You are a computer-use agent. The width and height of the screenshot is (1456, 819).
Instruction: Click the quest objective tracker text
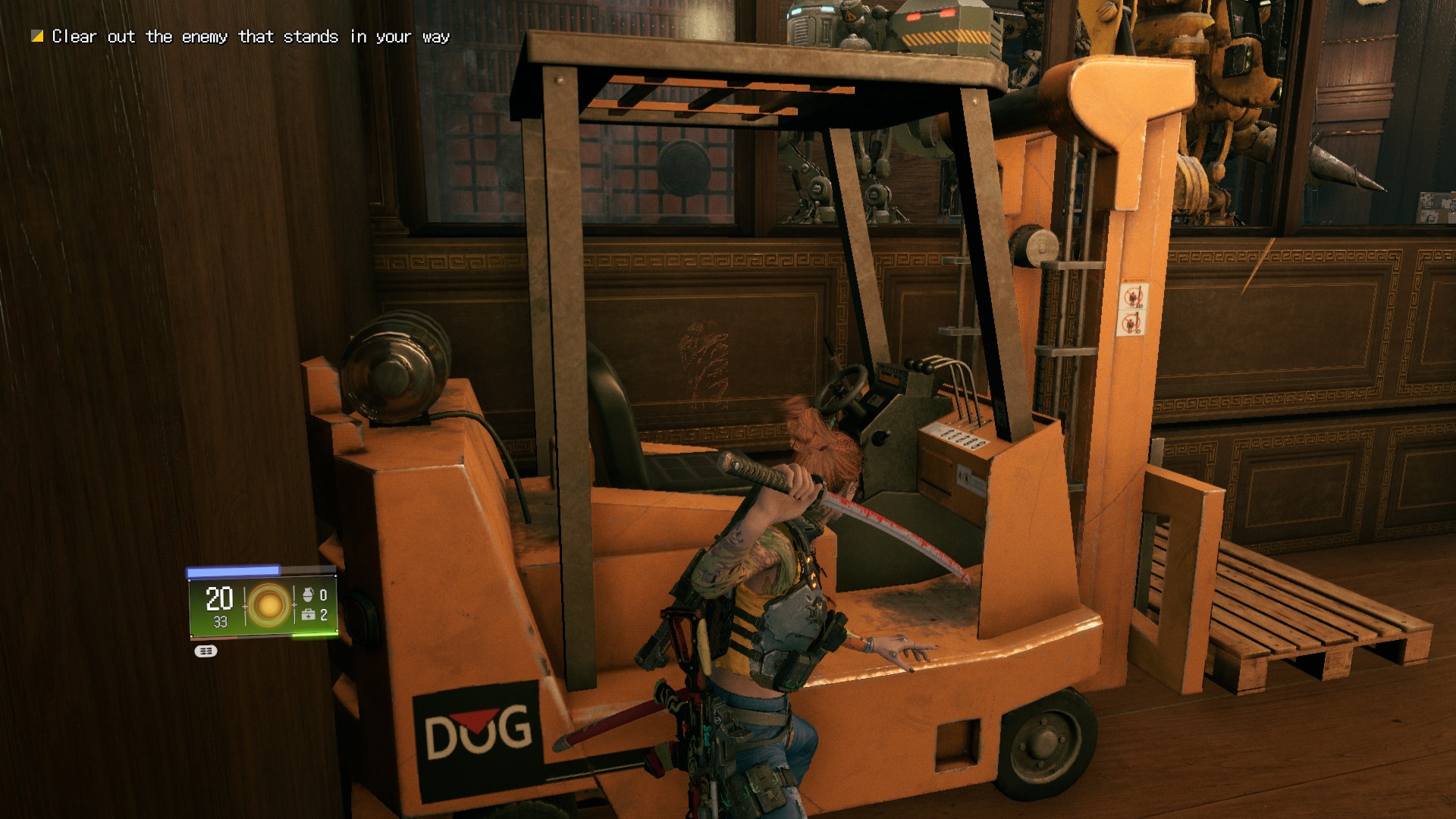pyautogui.click(x=250, y=36)
